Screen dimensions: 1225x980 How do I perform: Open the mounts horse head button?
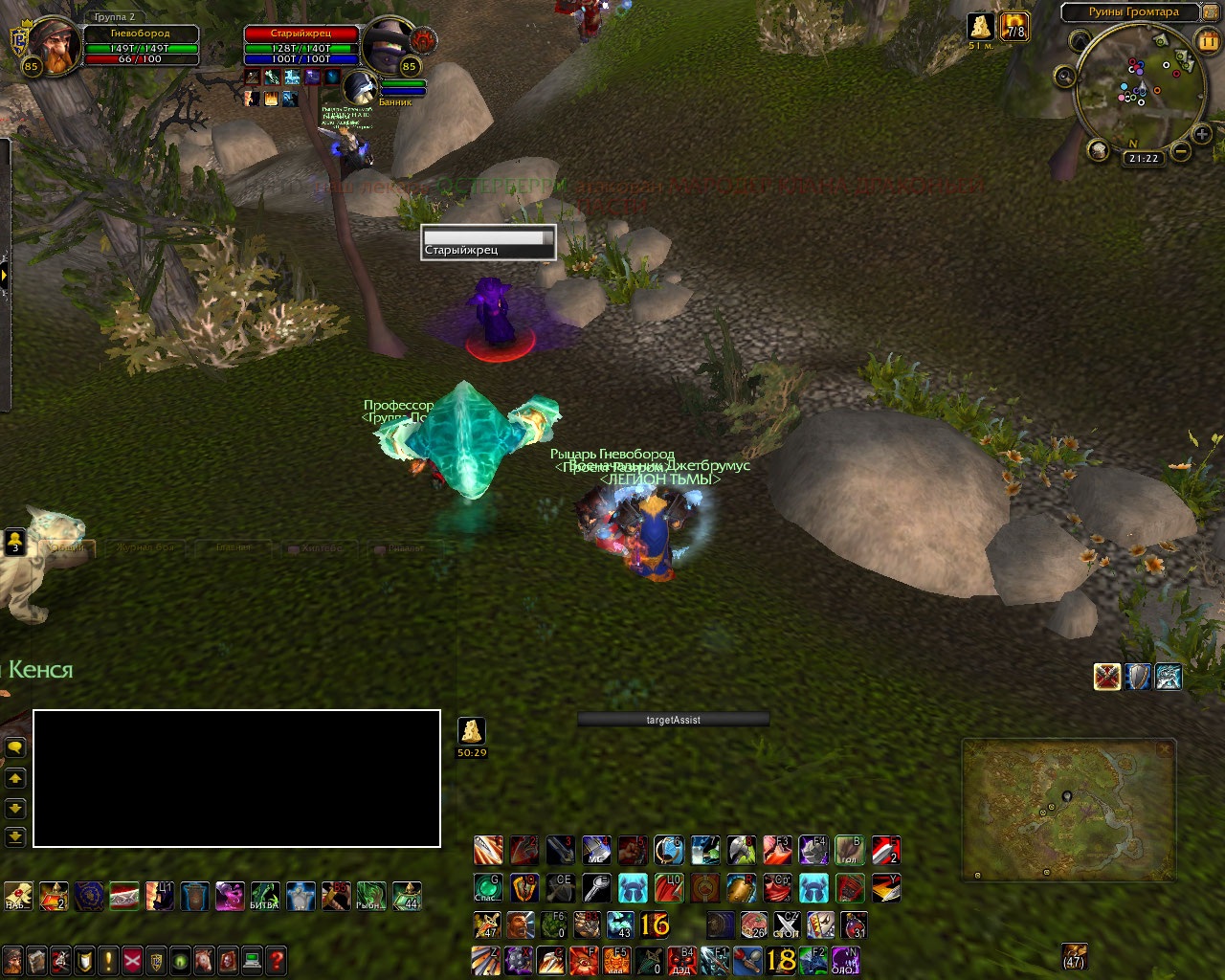coord(204,960)
